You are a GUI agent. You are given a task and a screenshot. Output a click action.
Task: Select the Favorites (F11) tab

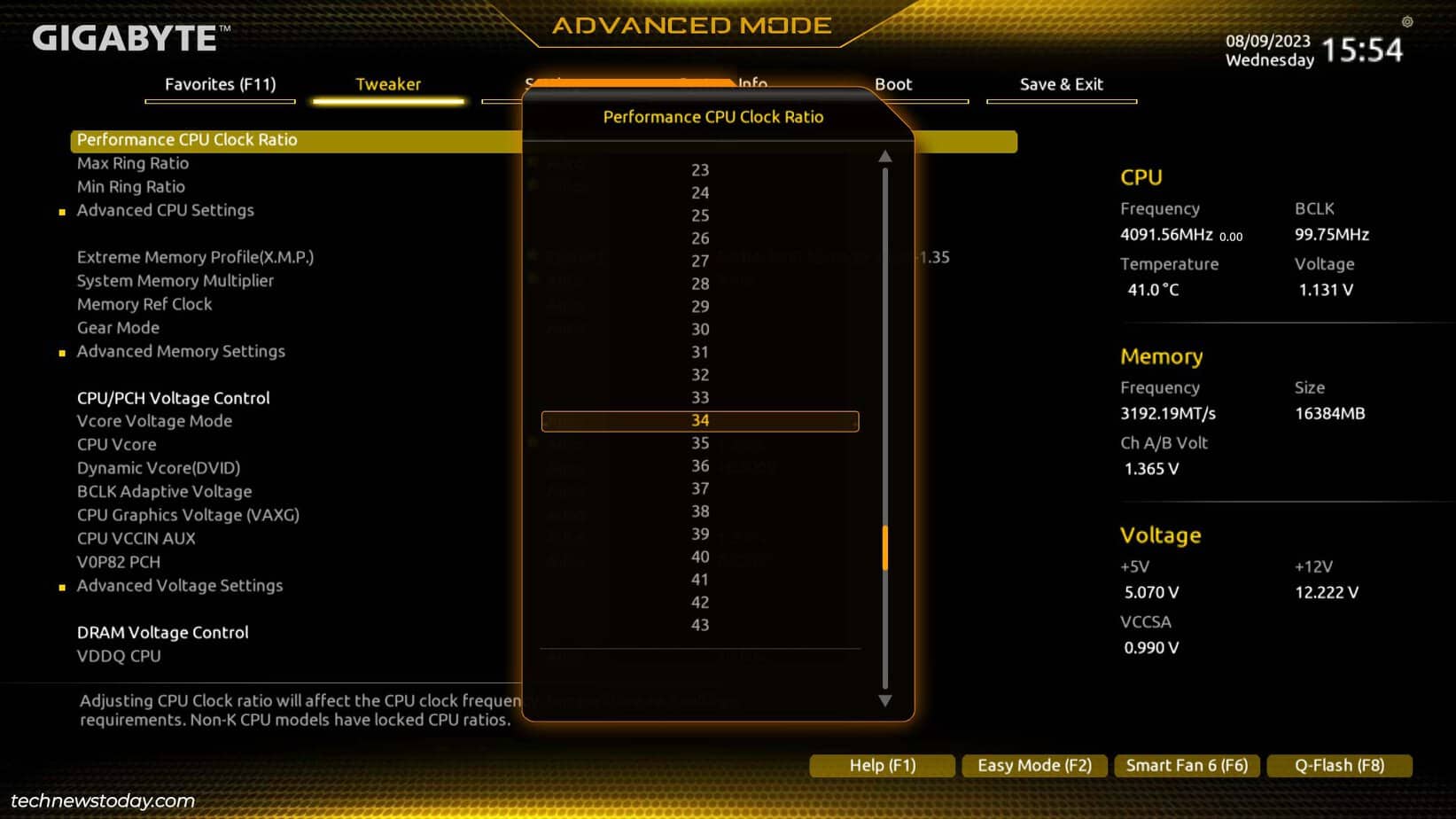(220, 84)
